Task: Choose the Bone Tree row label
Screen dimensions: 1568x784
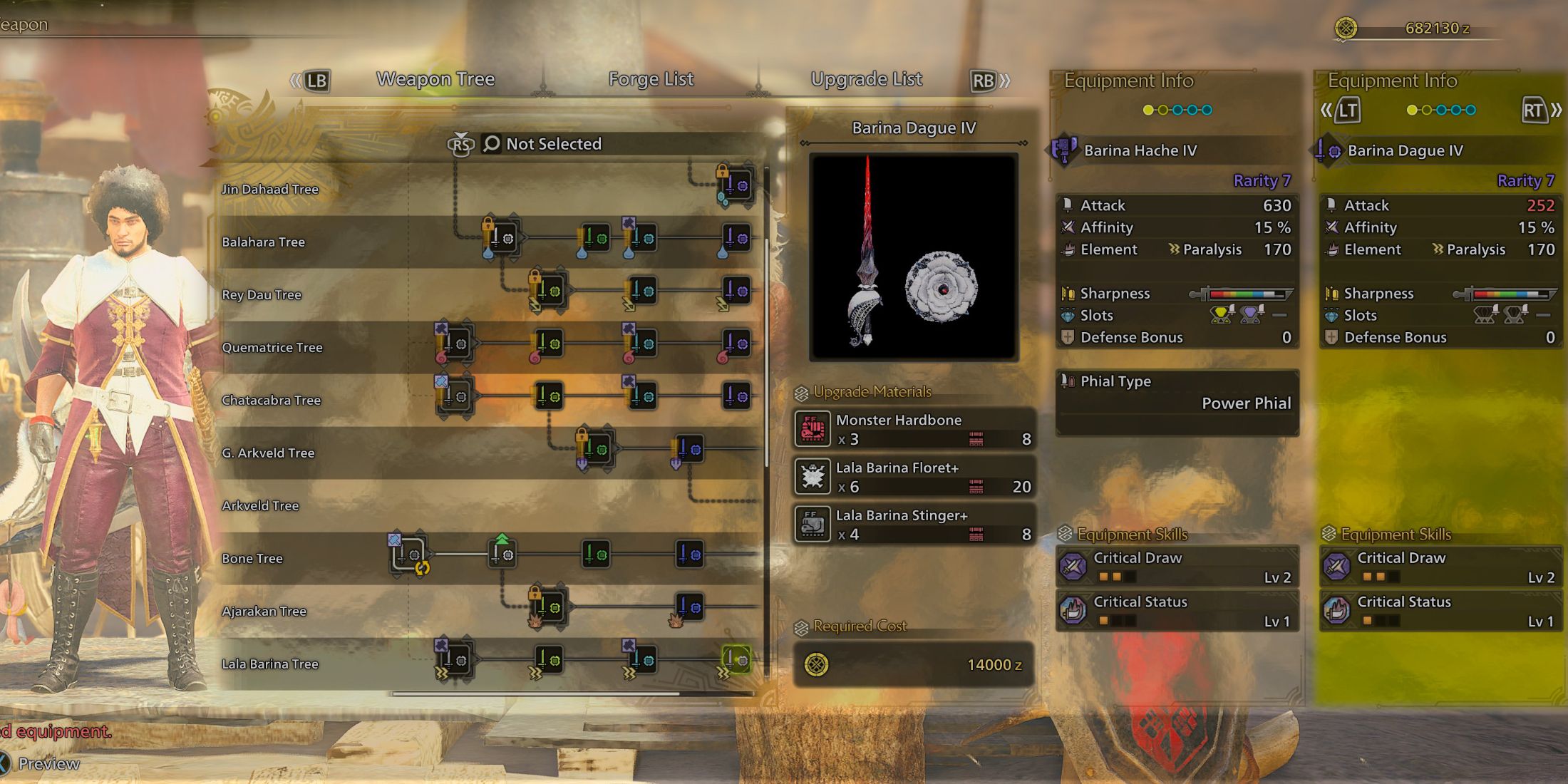Action: (252, 558)
